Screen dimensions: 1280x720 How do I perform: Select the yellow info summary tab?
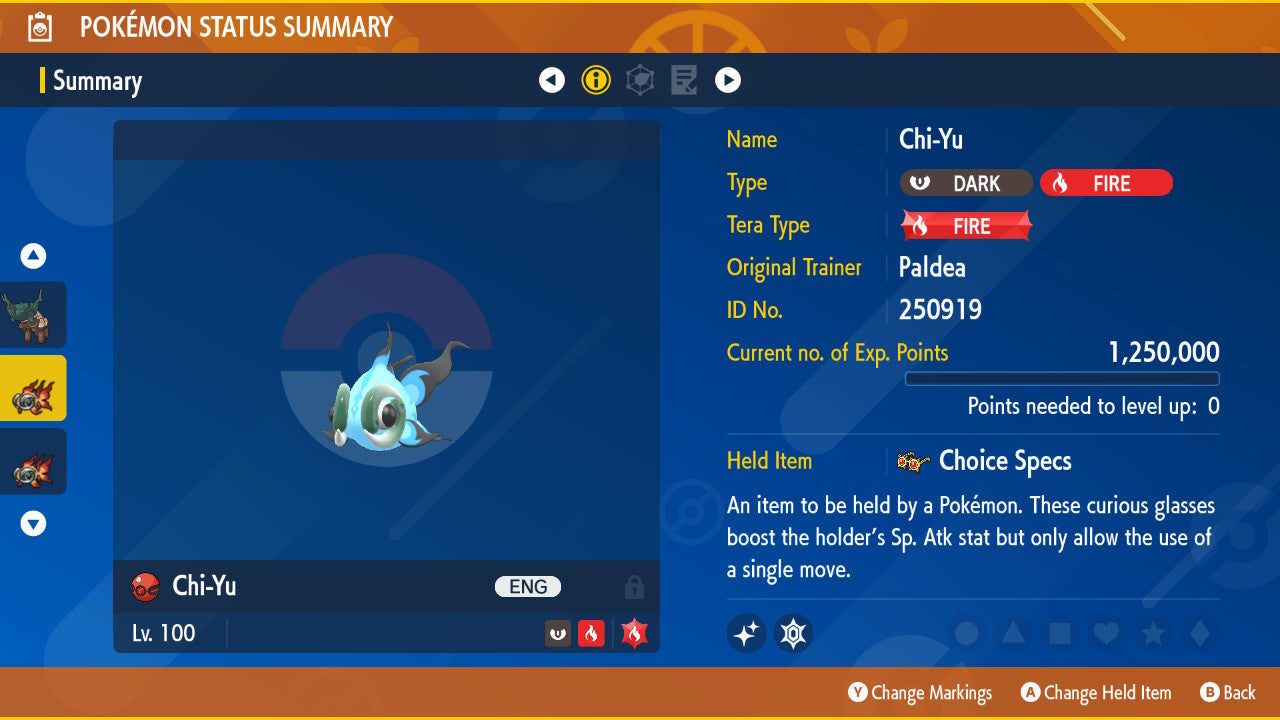tap(596, 80)
